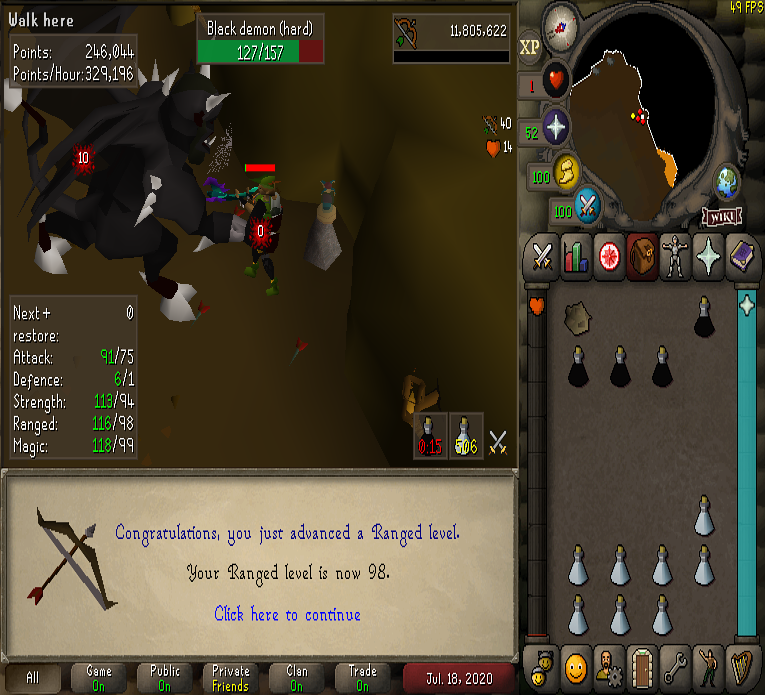Activate the special attack orb
The width and height of the screenshot is (765, 695).
[x=587, y=207]
